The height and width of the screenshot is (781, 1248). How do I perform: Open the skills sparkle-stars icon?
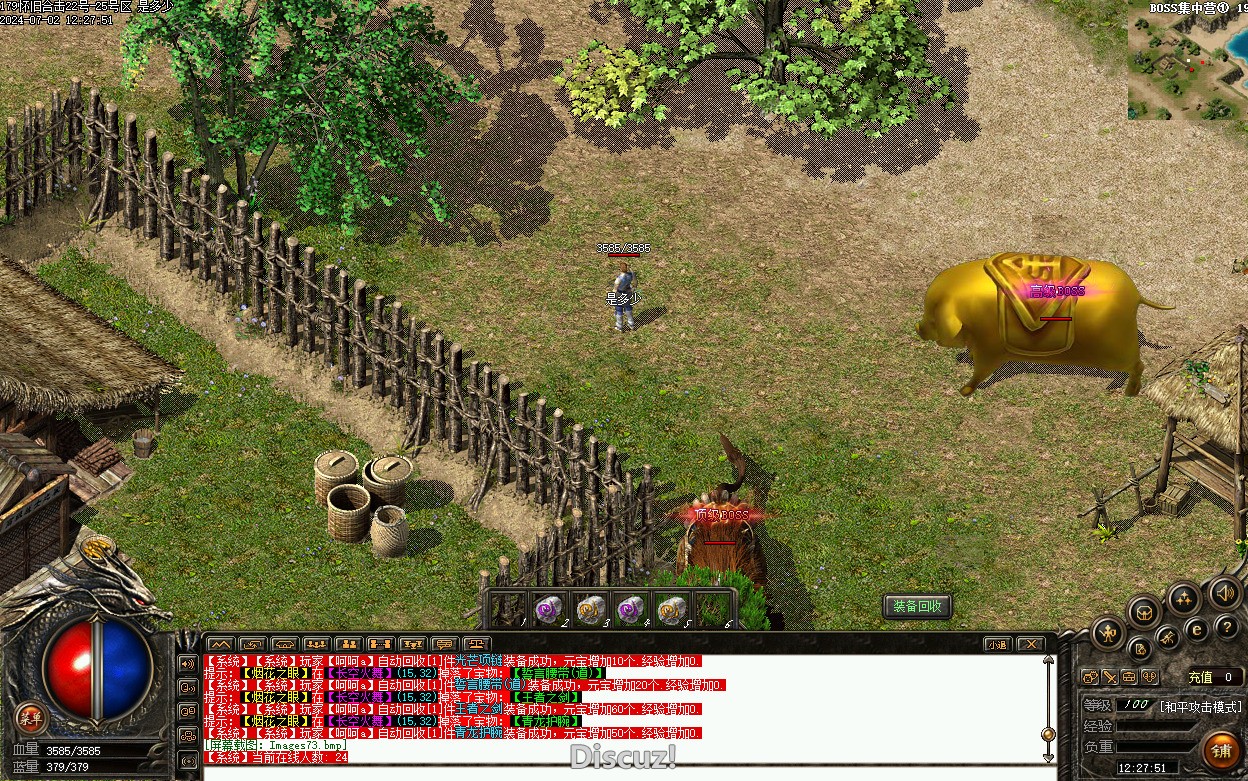[1184, 600]
